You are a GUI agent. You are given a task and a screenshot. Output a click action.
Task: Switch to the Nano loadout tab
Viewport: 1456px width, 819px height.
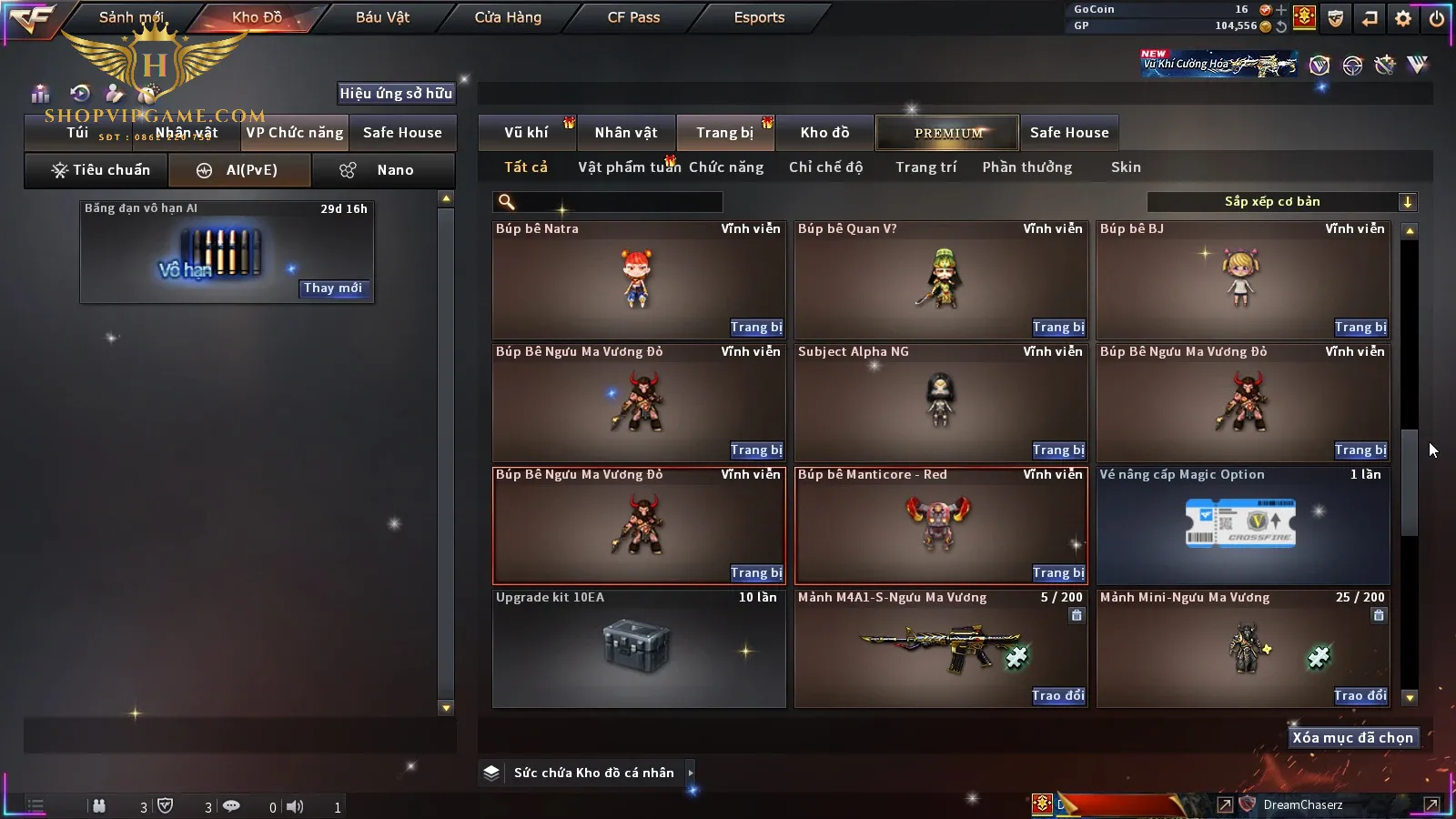pyautogui.click(x=383, y=170)
